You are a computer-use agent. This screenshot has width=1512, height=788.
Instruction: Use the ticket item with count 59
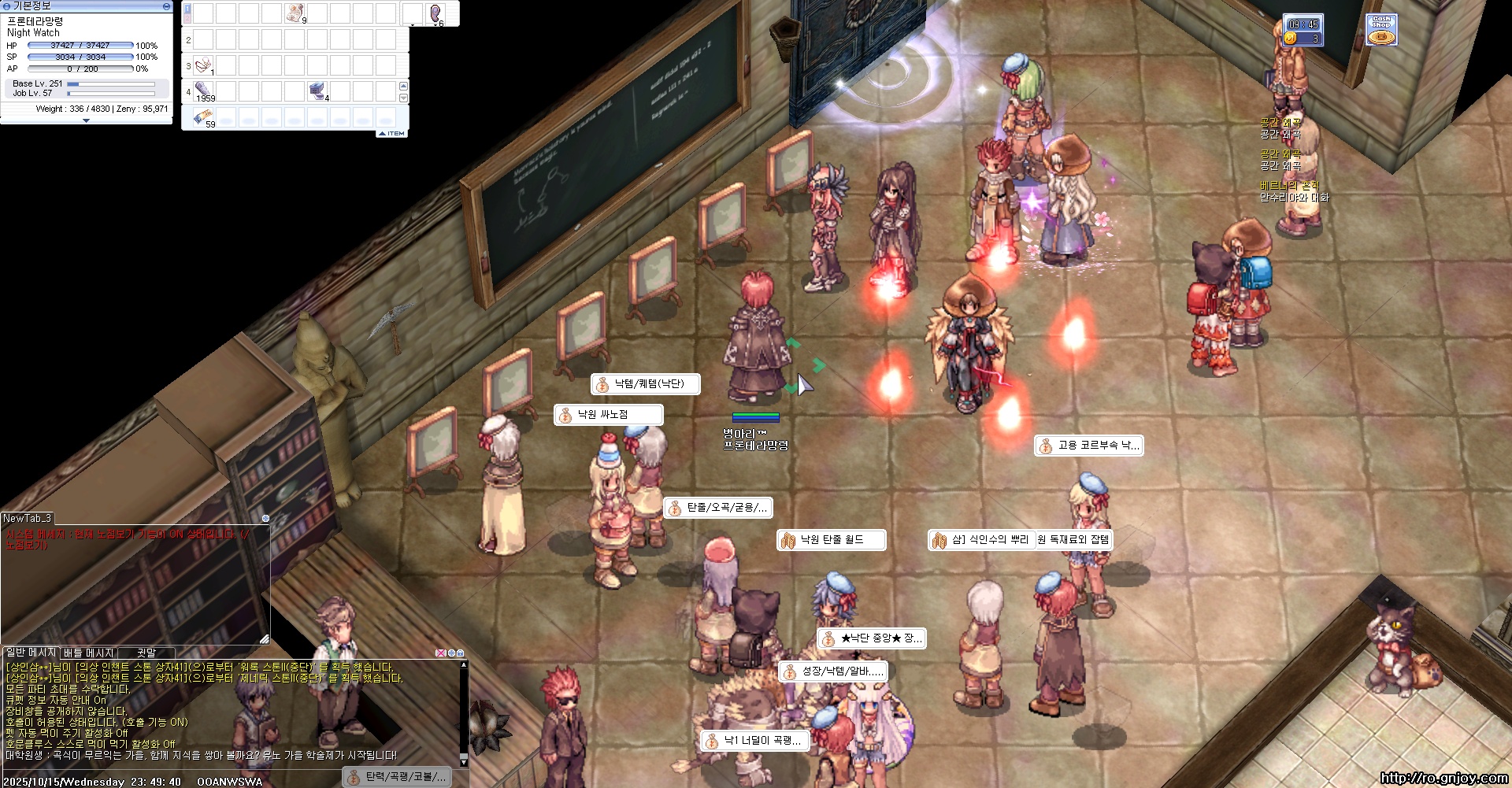203,117
